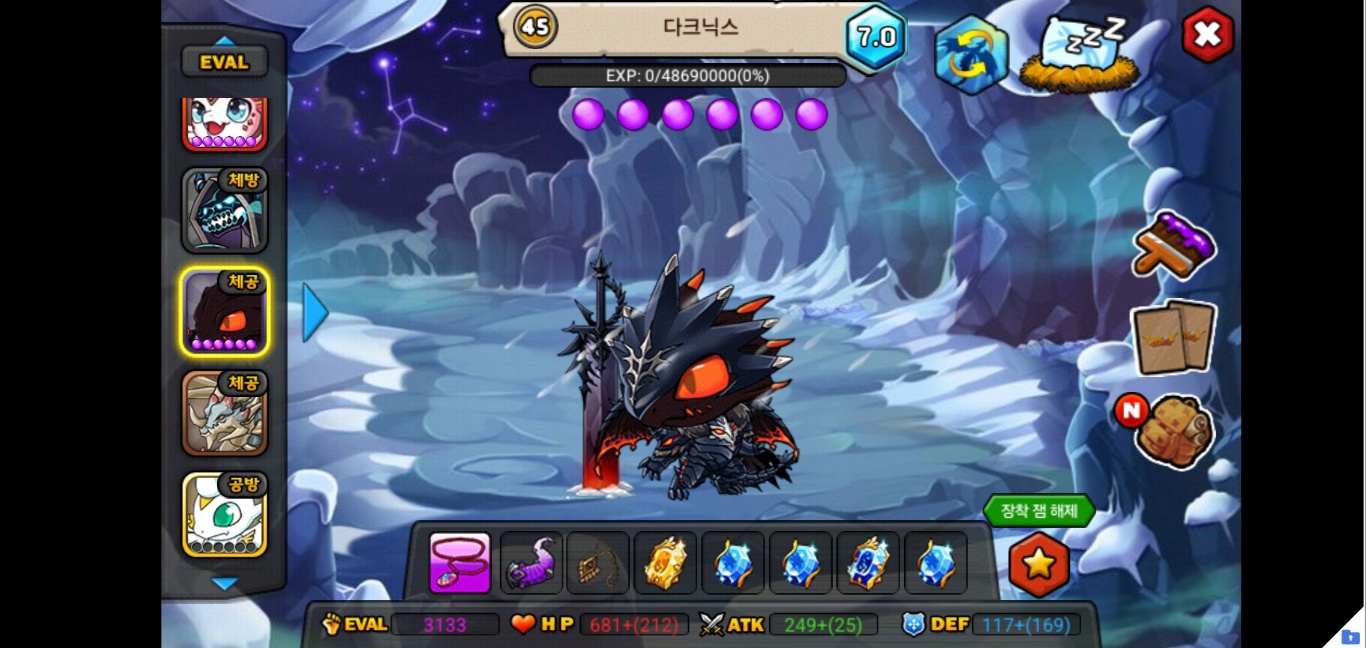Select the golden gem slot
The width and height of the screenshot is (1366, 648).
point(665,563)
